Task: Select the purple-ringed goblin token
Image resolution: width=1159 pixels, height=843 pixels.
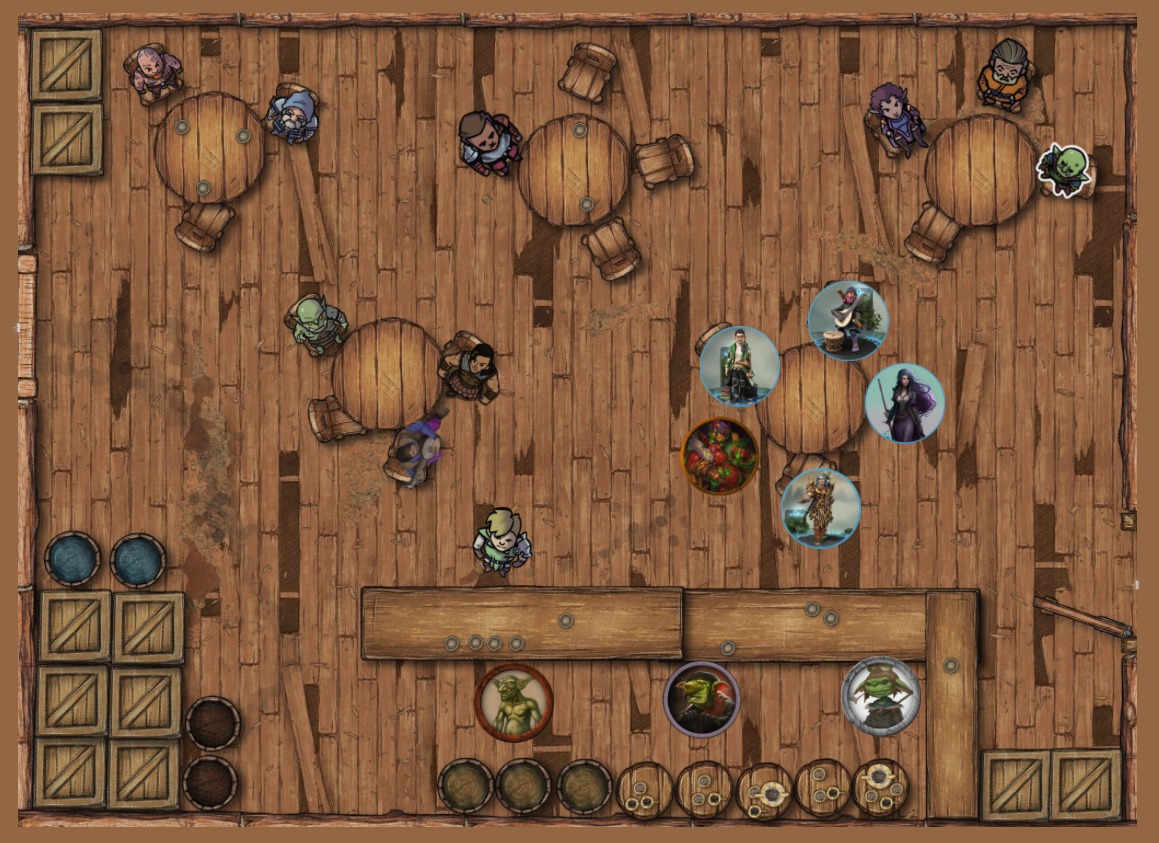Action: click(x=702, y=699)
